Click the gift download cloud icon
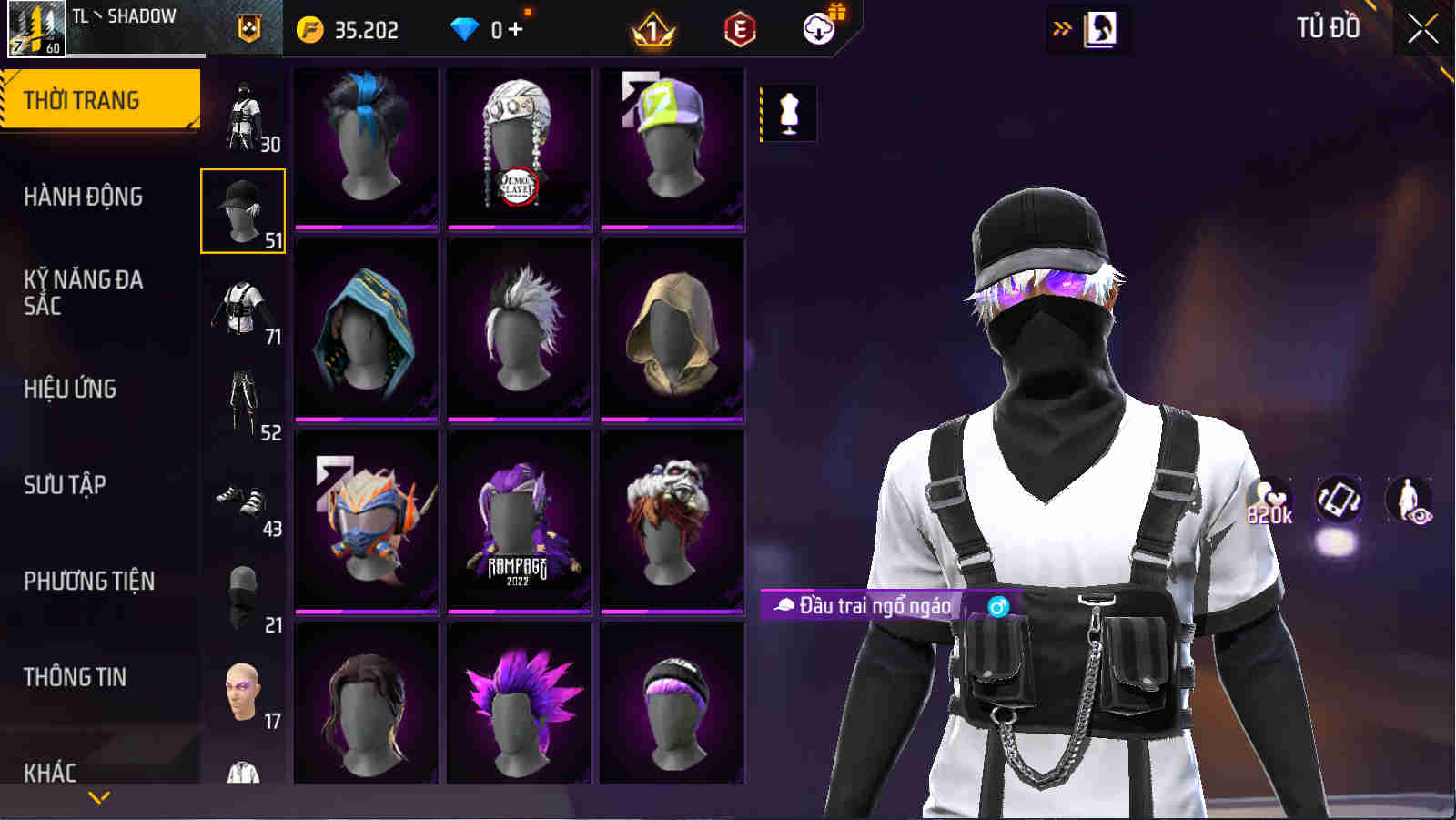Viewport: 1456px width, 820px height. click(818, 27)
